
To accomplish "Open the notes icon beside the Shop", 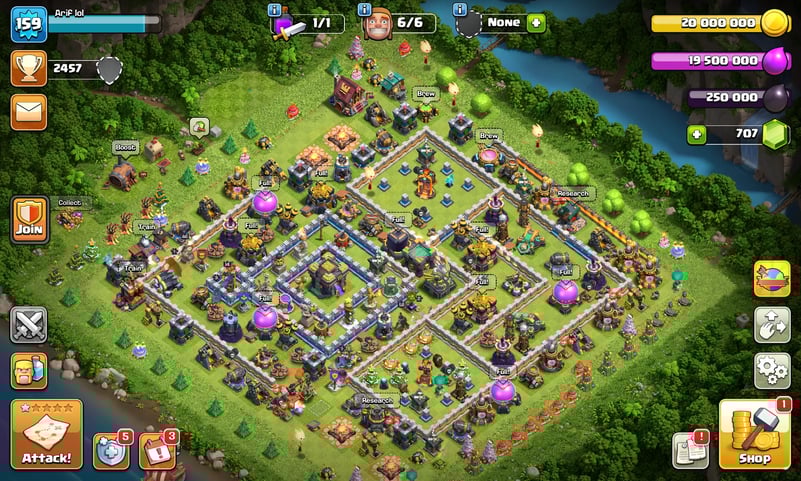I will (x=690, y=451).
